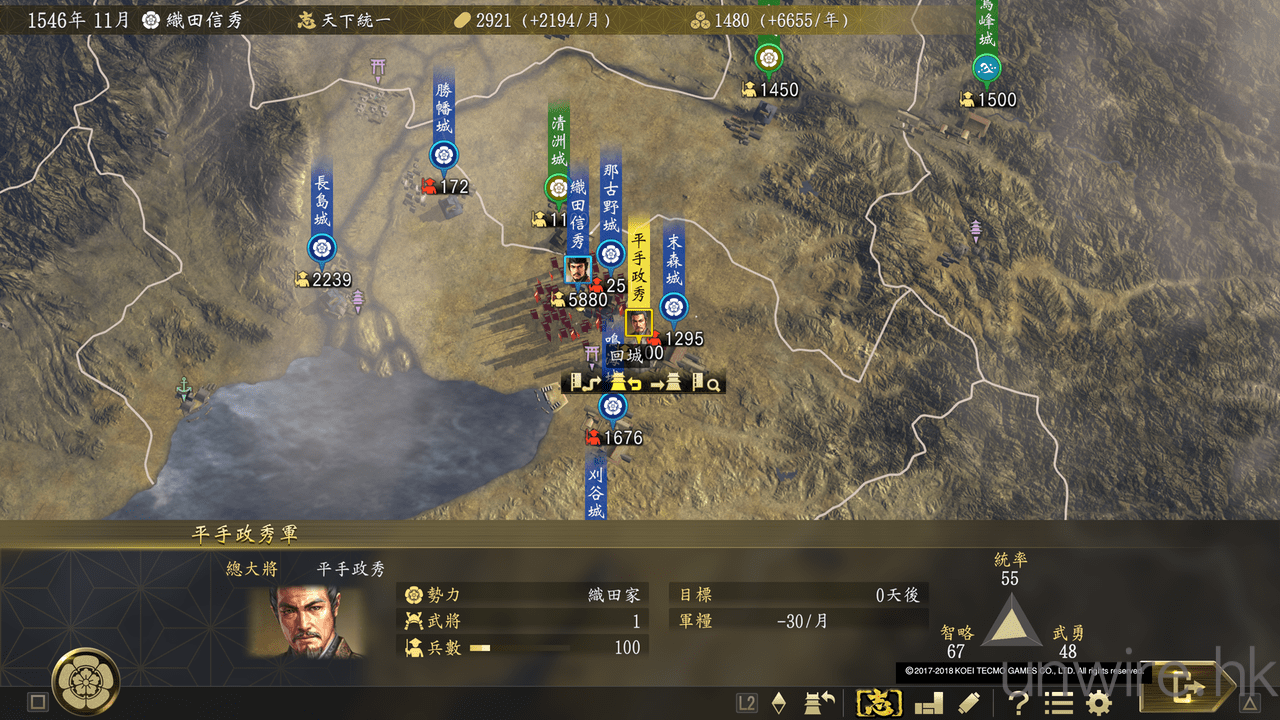Viewport: 1280px width, 720px height.
Task: Select the 織田信秀 army portrait marker
Action: coord(577,270)
